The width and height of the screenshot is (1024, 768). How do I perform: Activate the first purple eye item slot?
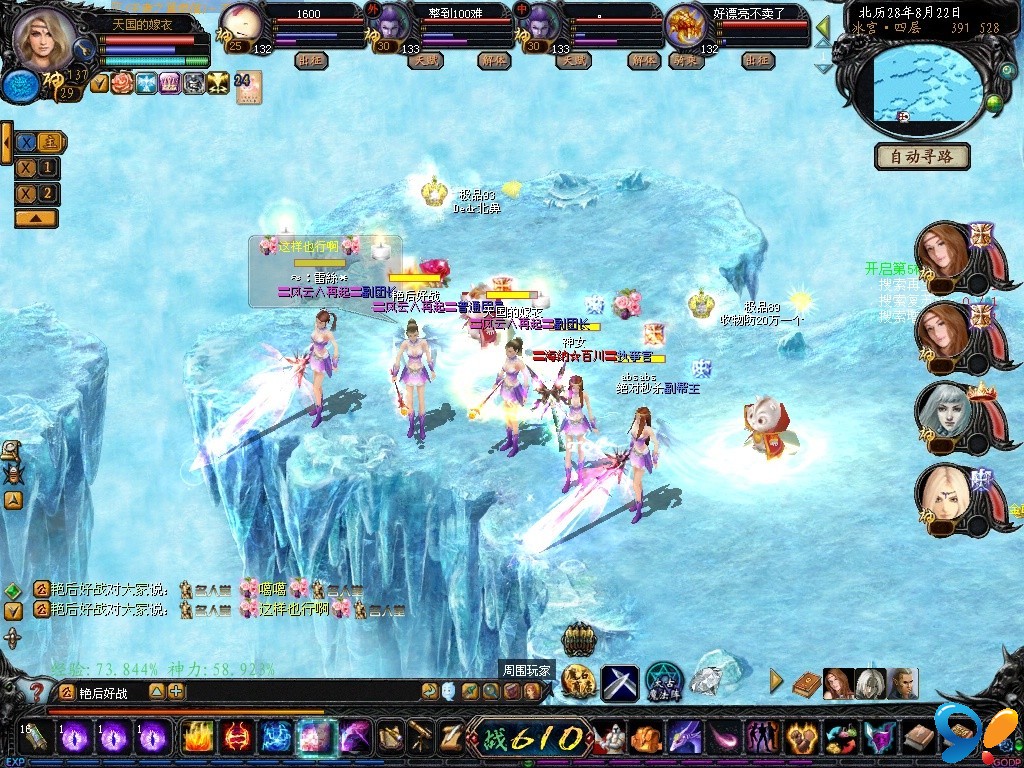pos(78,738)
